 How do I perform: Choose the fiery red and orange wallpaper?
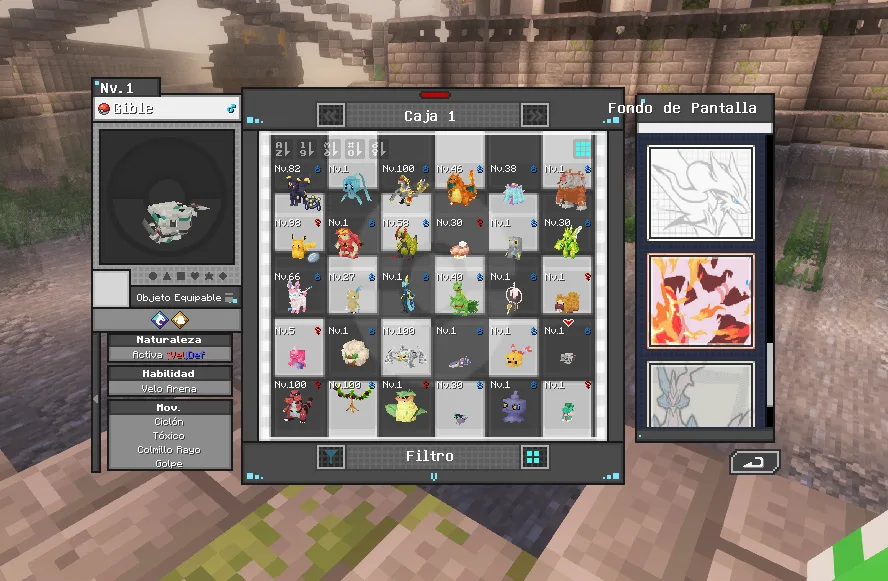coord(700,300)
